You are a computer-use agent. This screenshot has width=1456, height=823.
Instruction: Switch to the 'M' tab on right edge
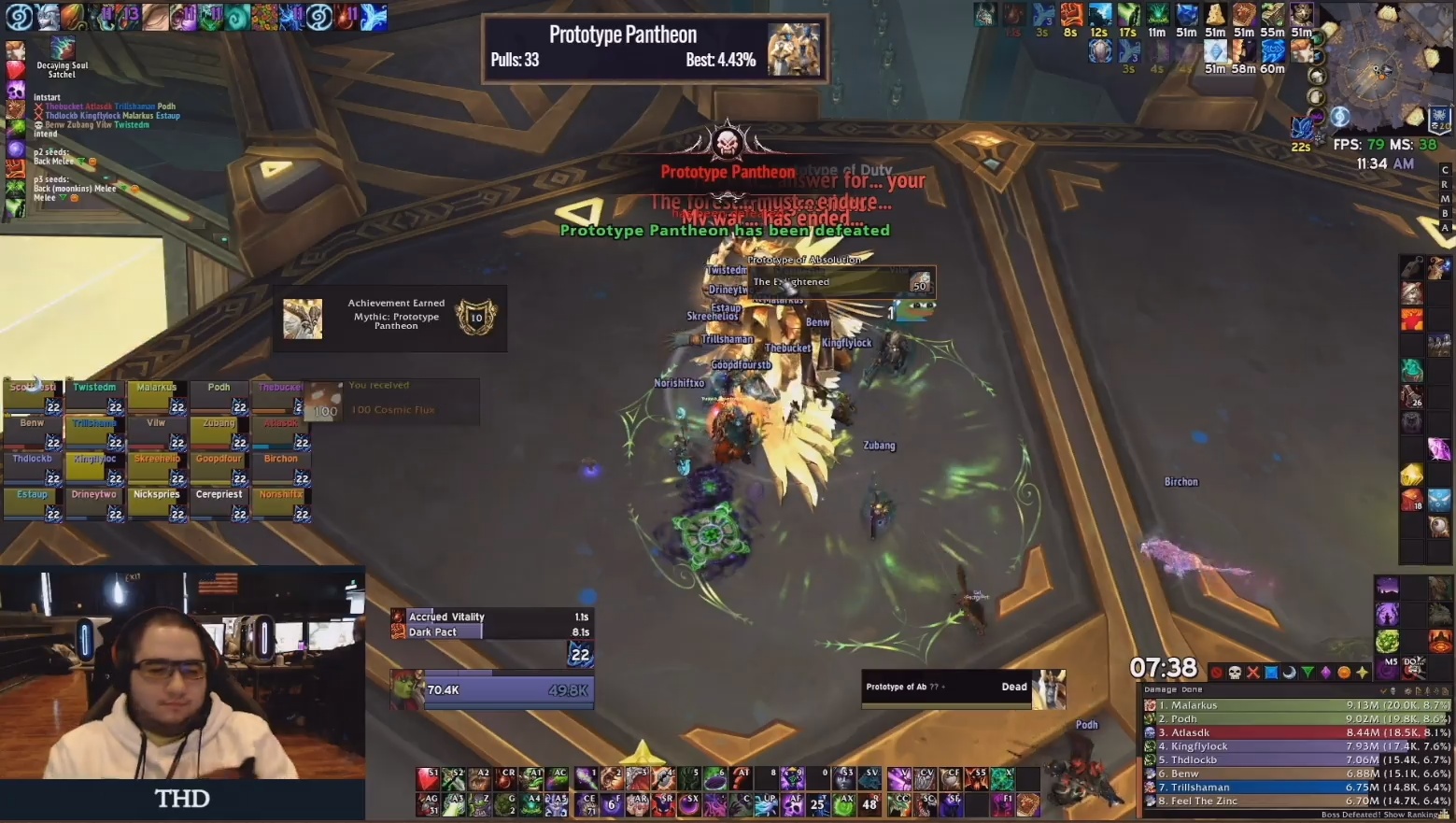point(1445,198)
